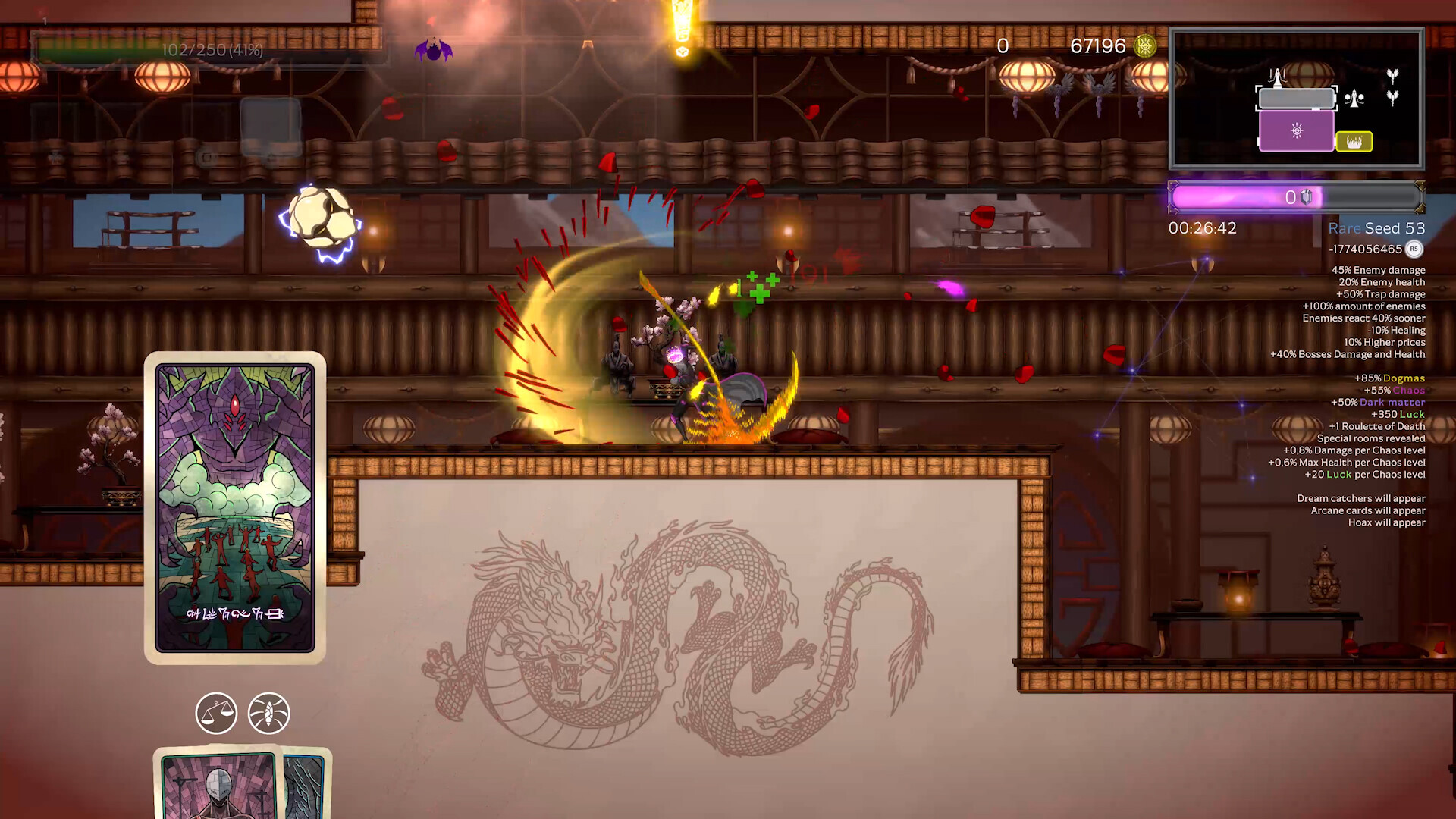Click the purple bat icon

[434, 51]
